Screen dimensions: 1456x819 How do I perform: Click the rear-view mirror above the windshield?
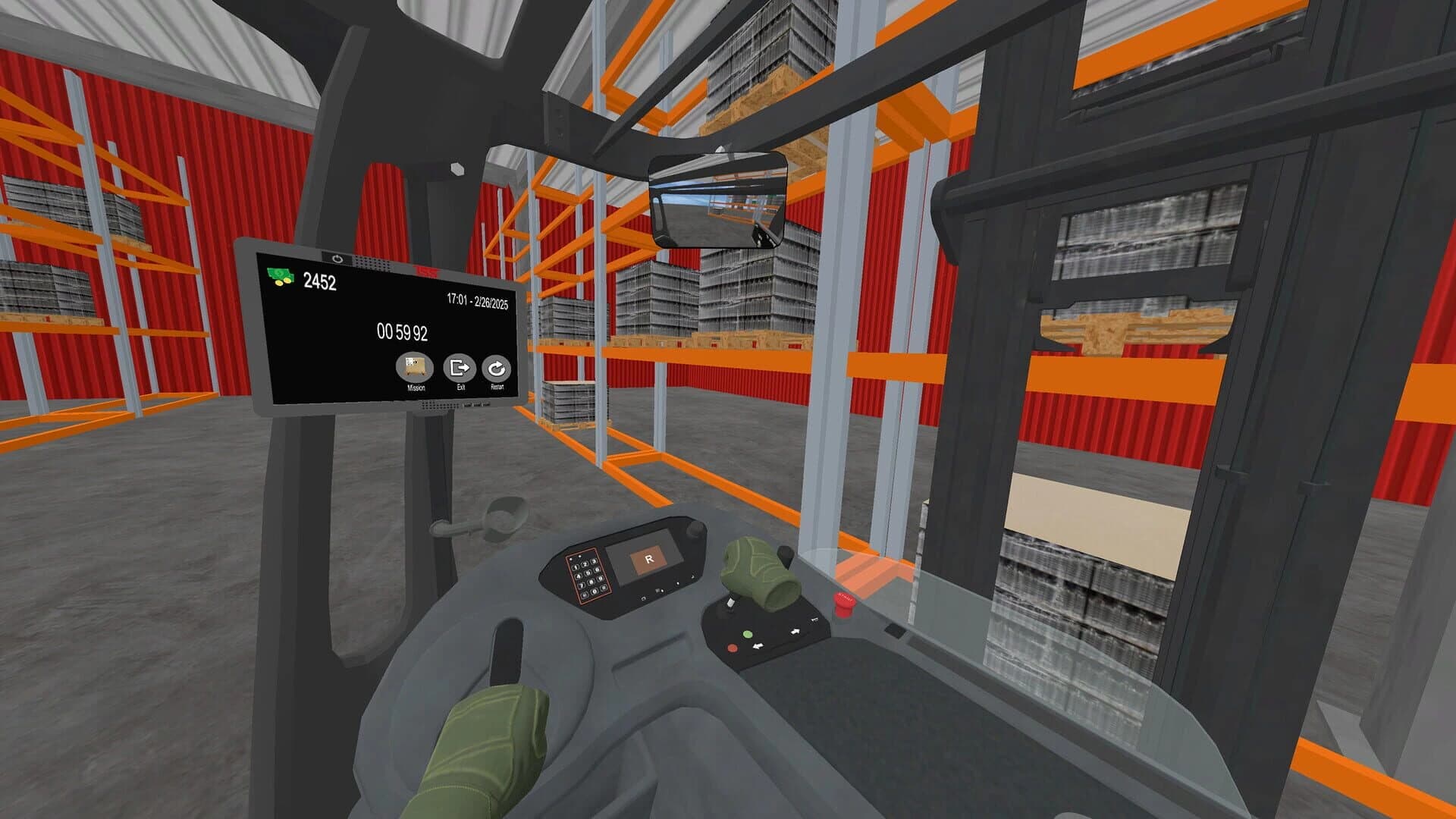coord(717,200)
